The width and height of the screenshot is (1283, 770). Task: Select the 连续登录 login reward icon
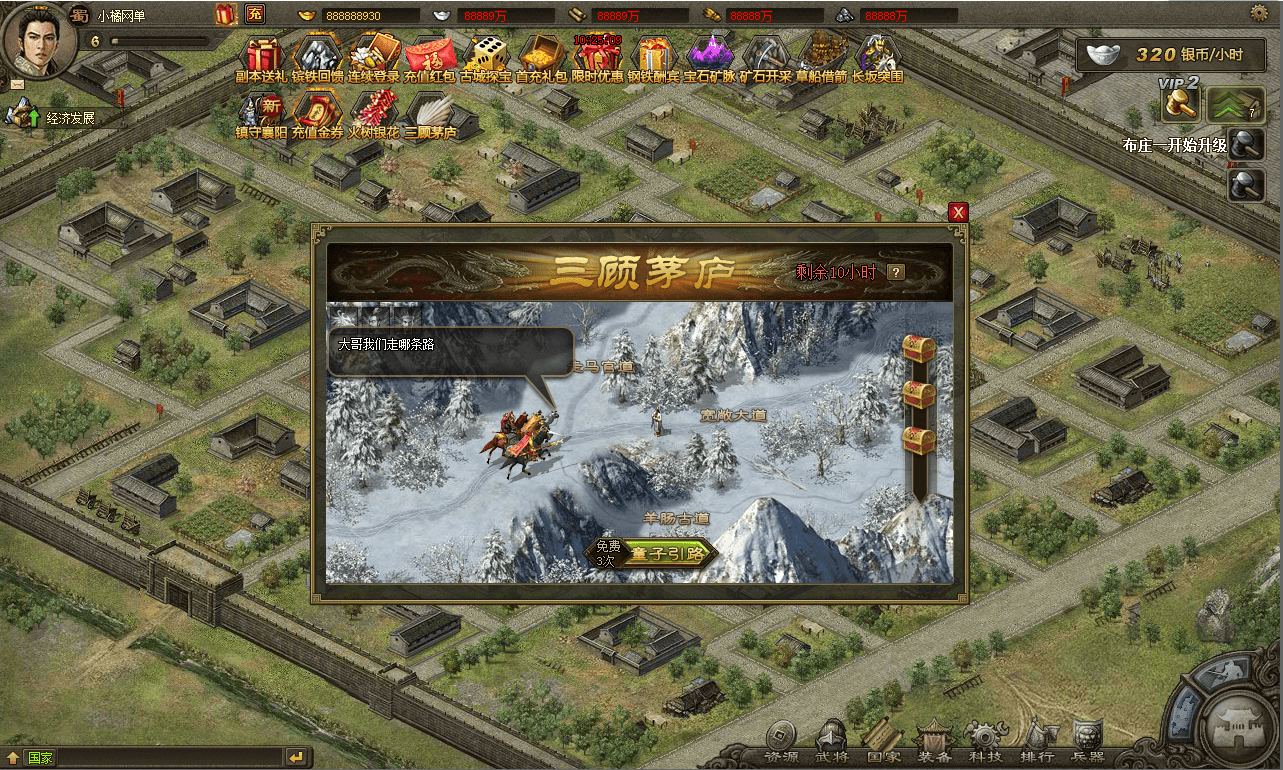pos(374,57)
